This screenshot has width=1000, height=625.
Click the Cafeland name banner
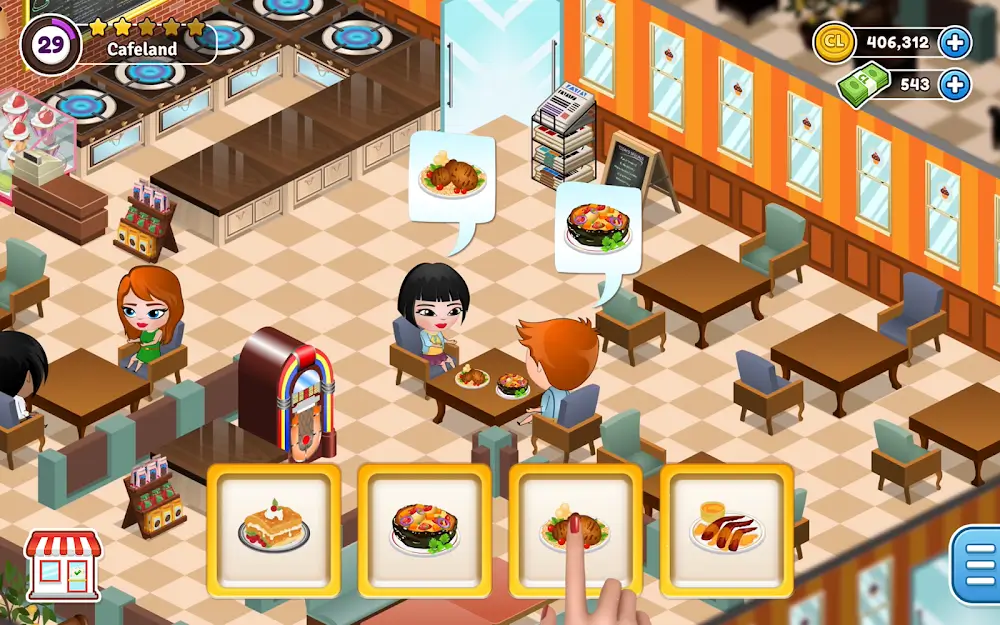[142, 48]
